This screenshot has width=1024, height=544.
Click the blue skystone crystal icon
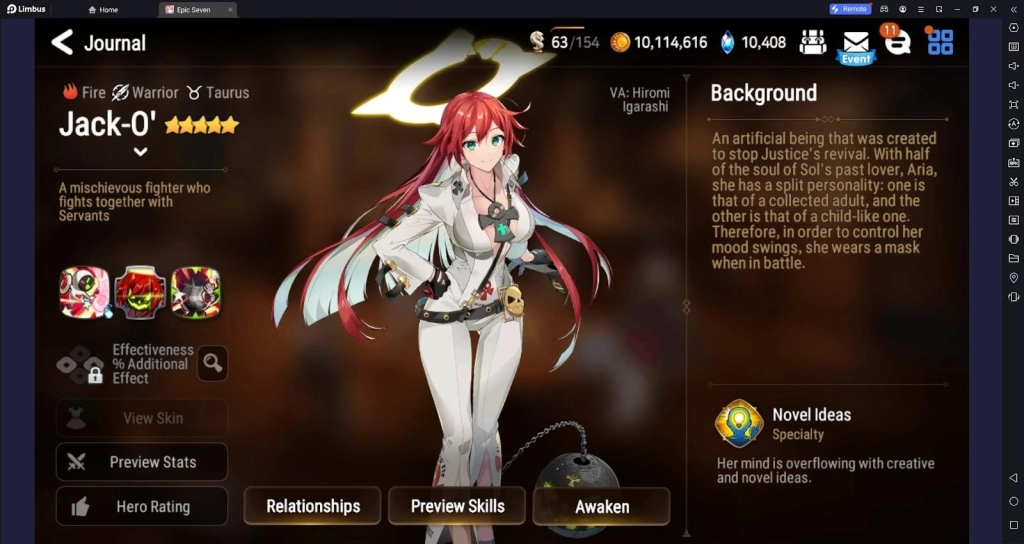click(728, 42)
